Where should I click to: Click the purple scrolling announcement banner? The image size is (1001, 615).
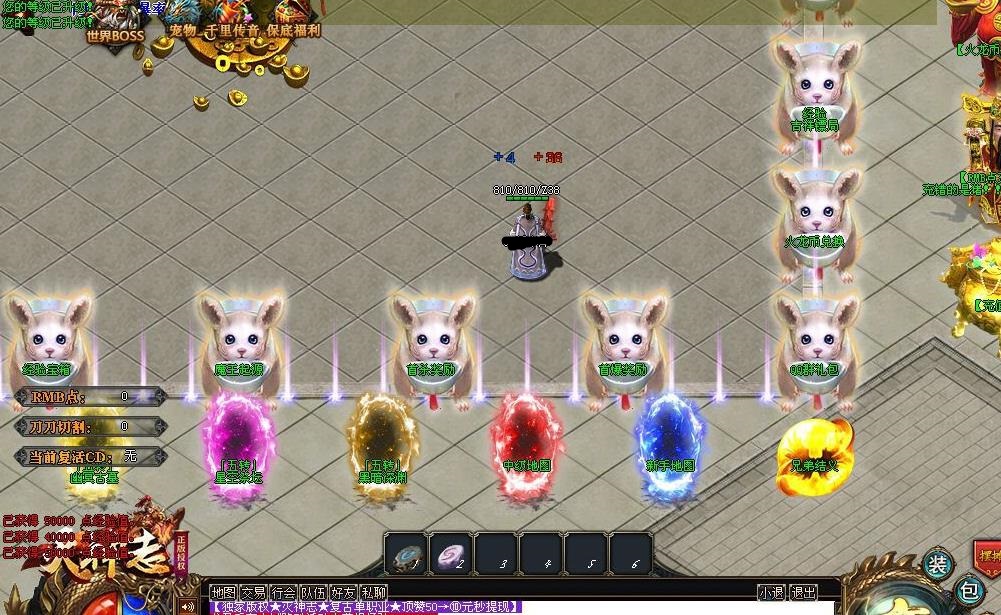365,607
